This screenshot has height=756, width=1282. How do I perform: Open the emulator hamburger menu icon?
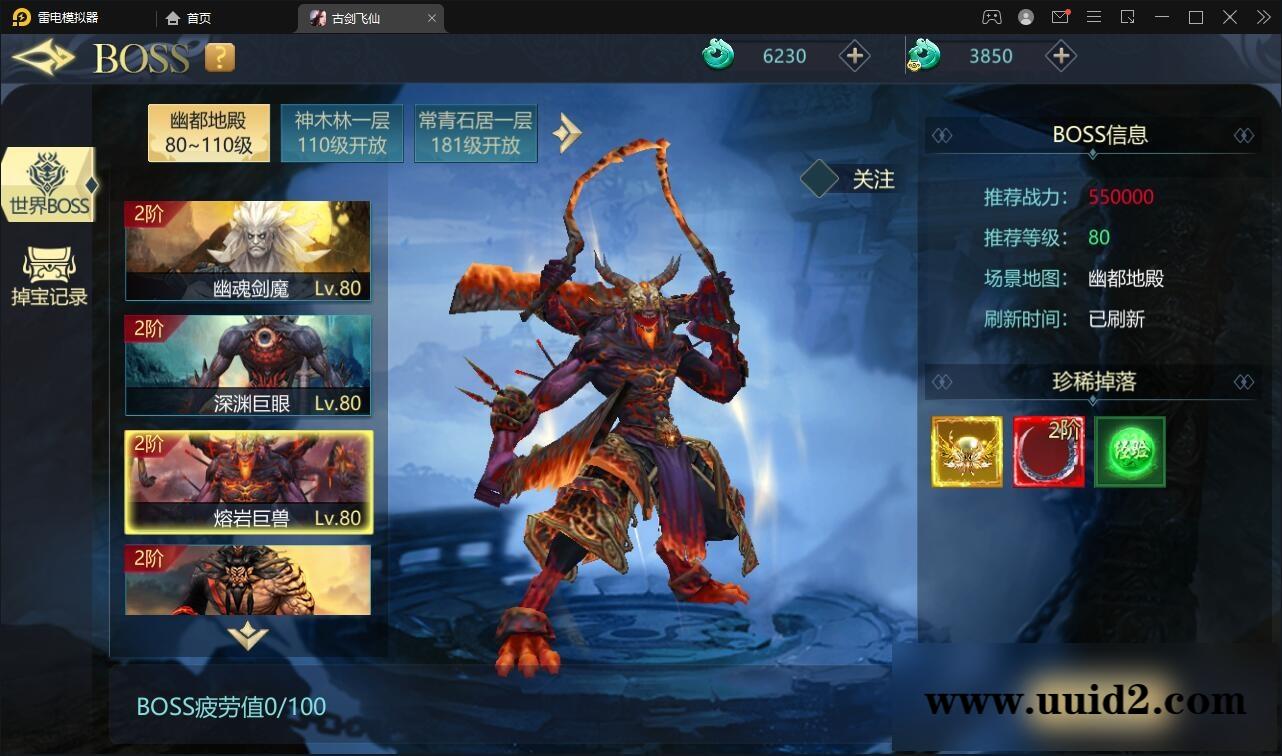click(1094, 17)
